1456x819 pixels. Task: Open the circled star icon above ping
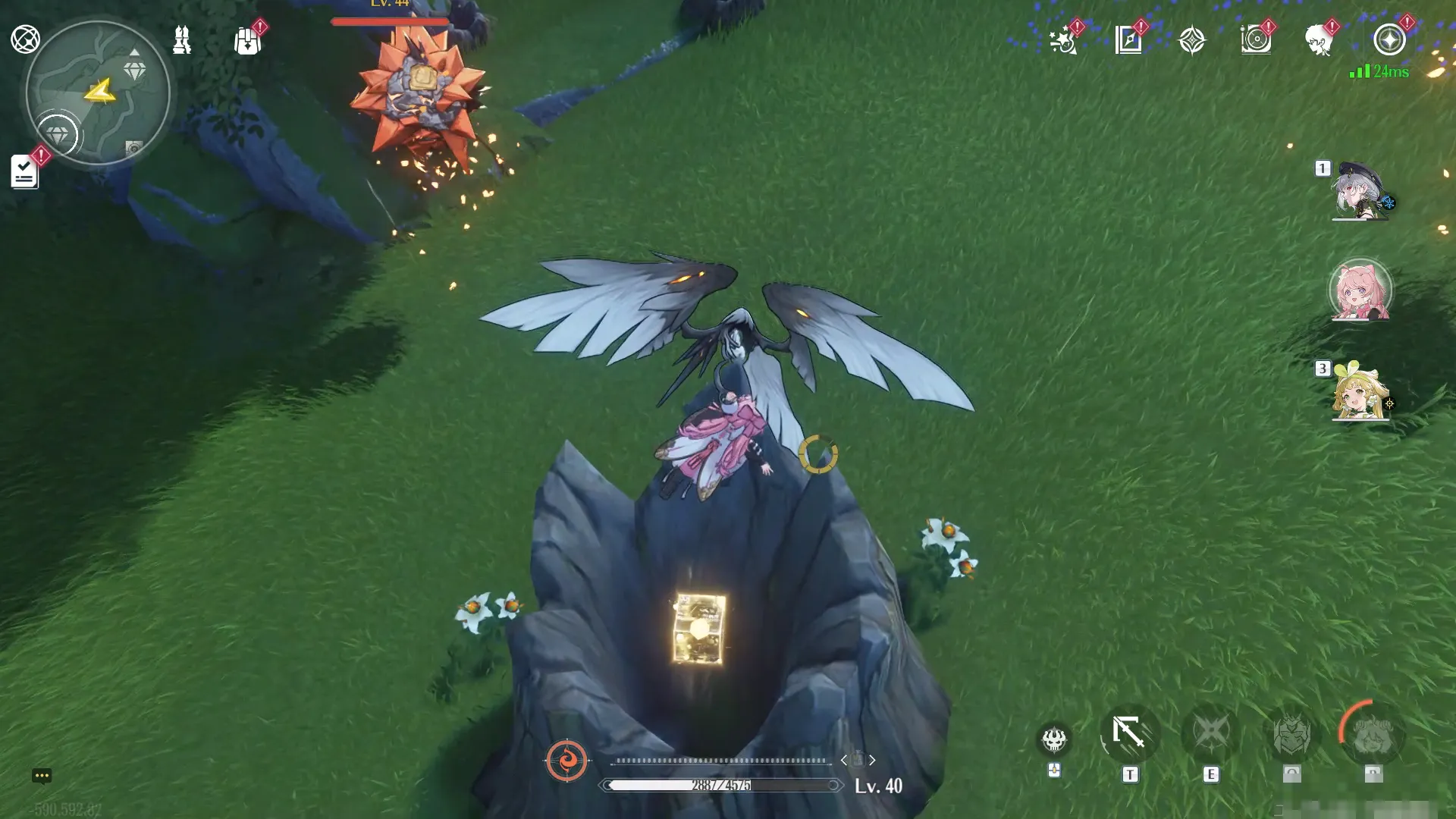(x=1389, y=39)
